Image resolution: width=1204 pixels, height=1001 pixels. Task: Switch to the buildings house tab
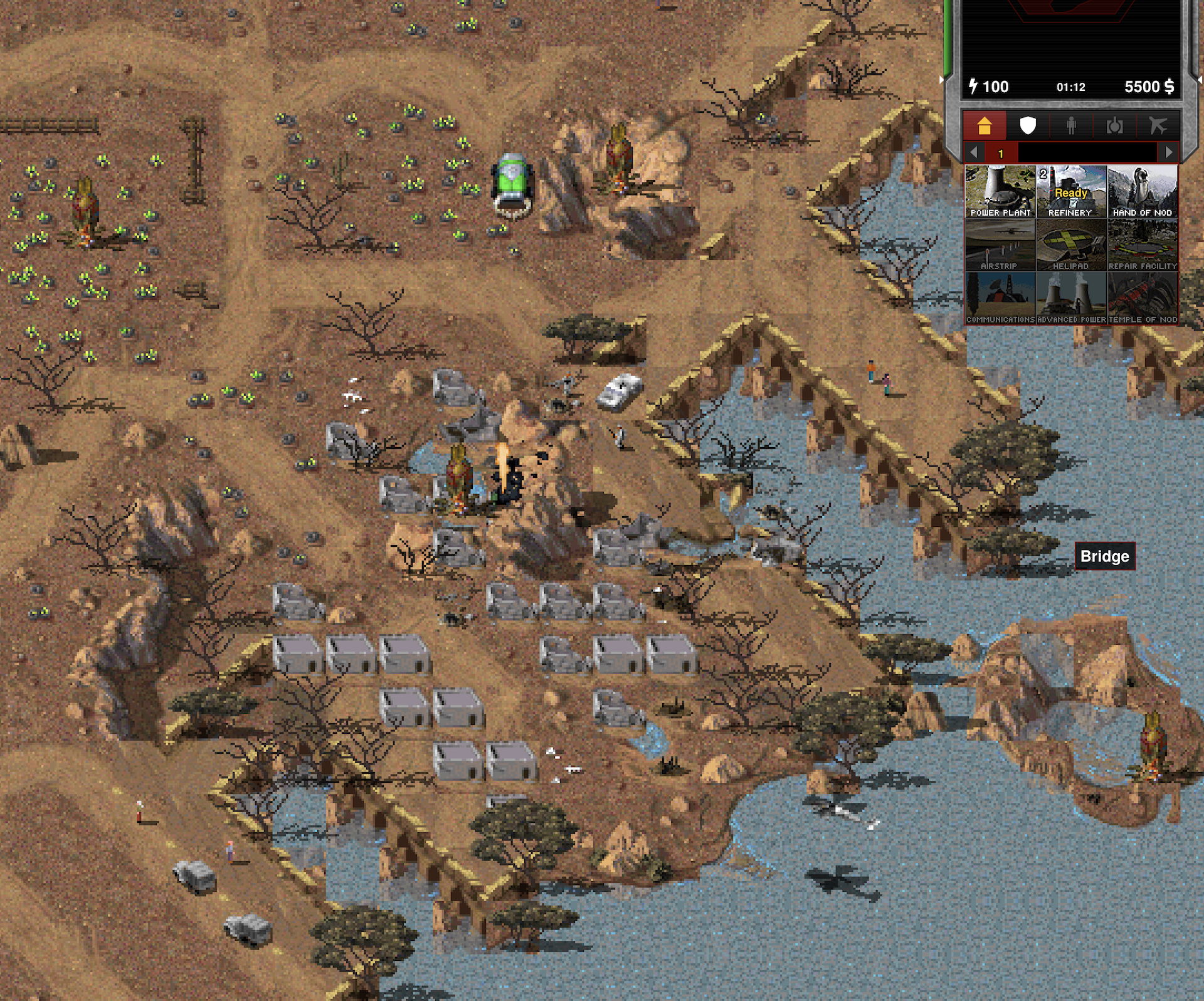(985, 126)
